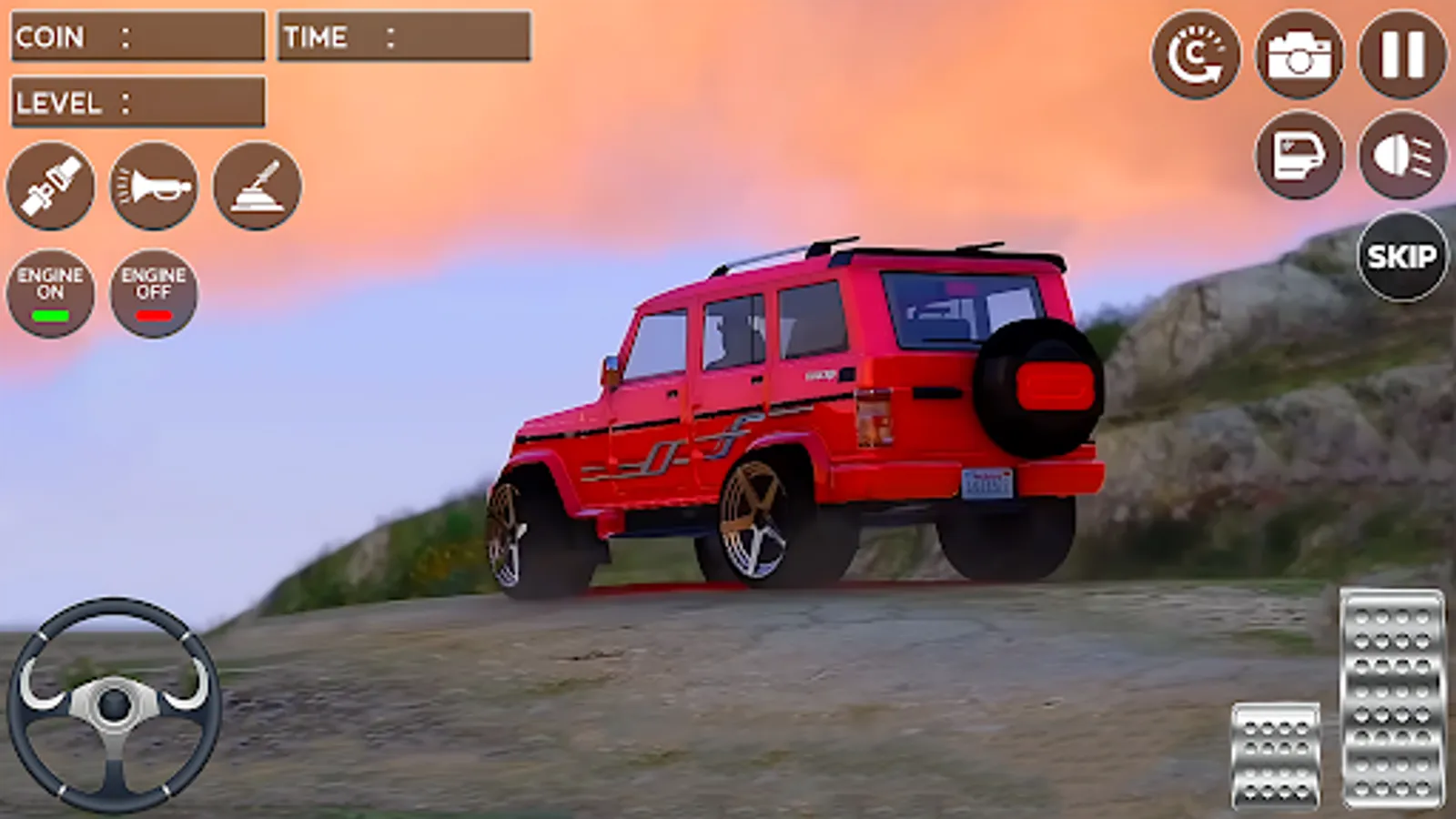Image resolution: width=1456 pixels, height=819 pixels.
Task: Click the red jeep vehicle
Action: [x=801, y=409]
